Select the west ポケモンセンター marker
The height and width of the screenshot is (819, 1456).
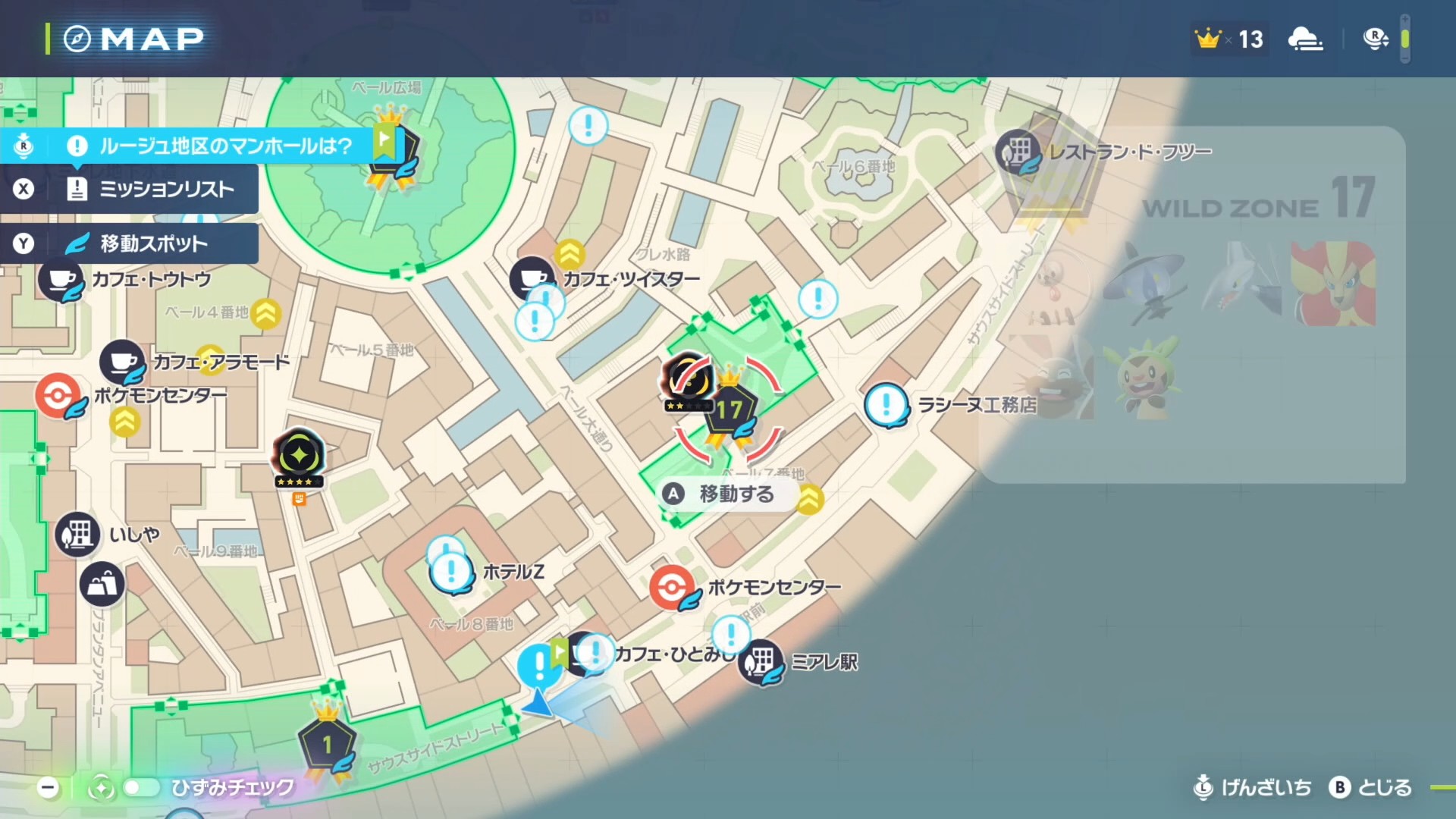(x=58, y=395)
